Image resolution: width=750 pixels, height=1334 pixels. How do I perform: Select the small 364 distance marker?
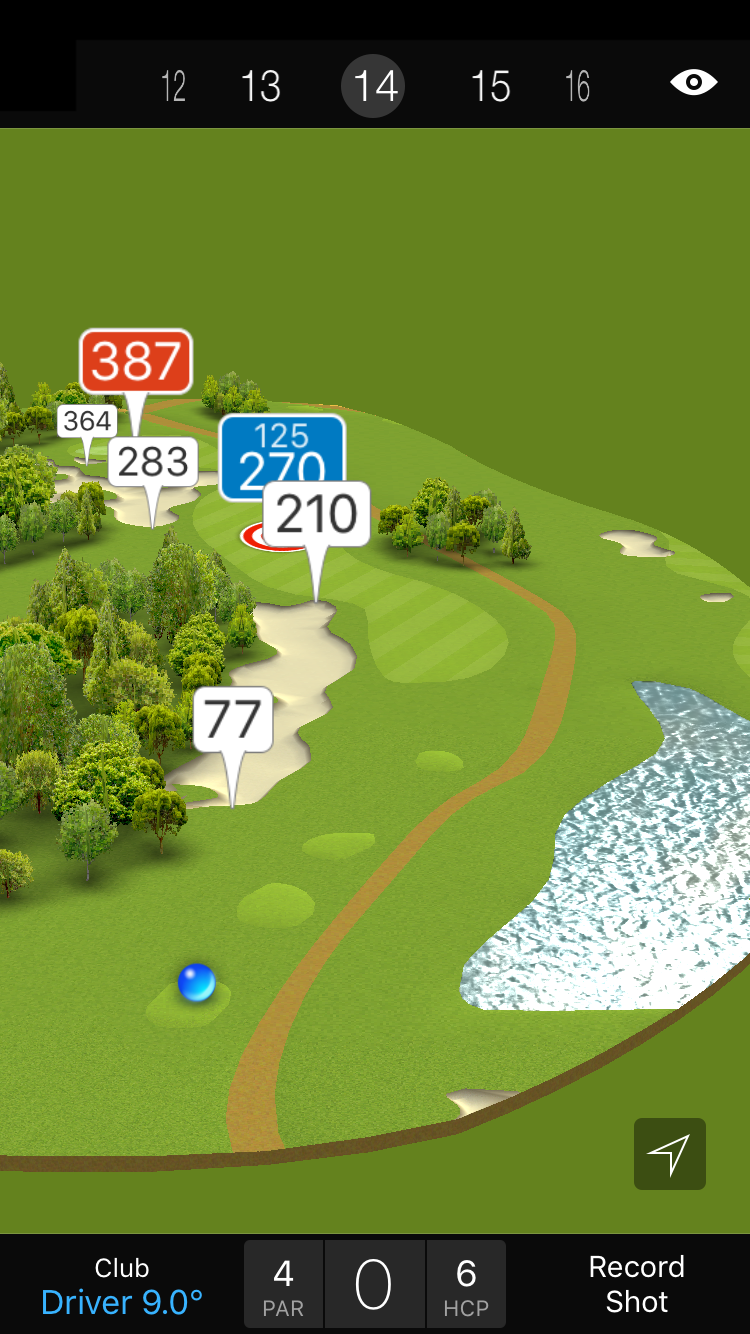click(86, 421)
